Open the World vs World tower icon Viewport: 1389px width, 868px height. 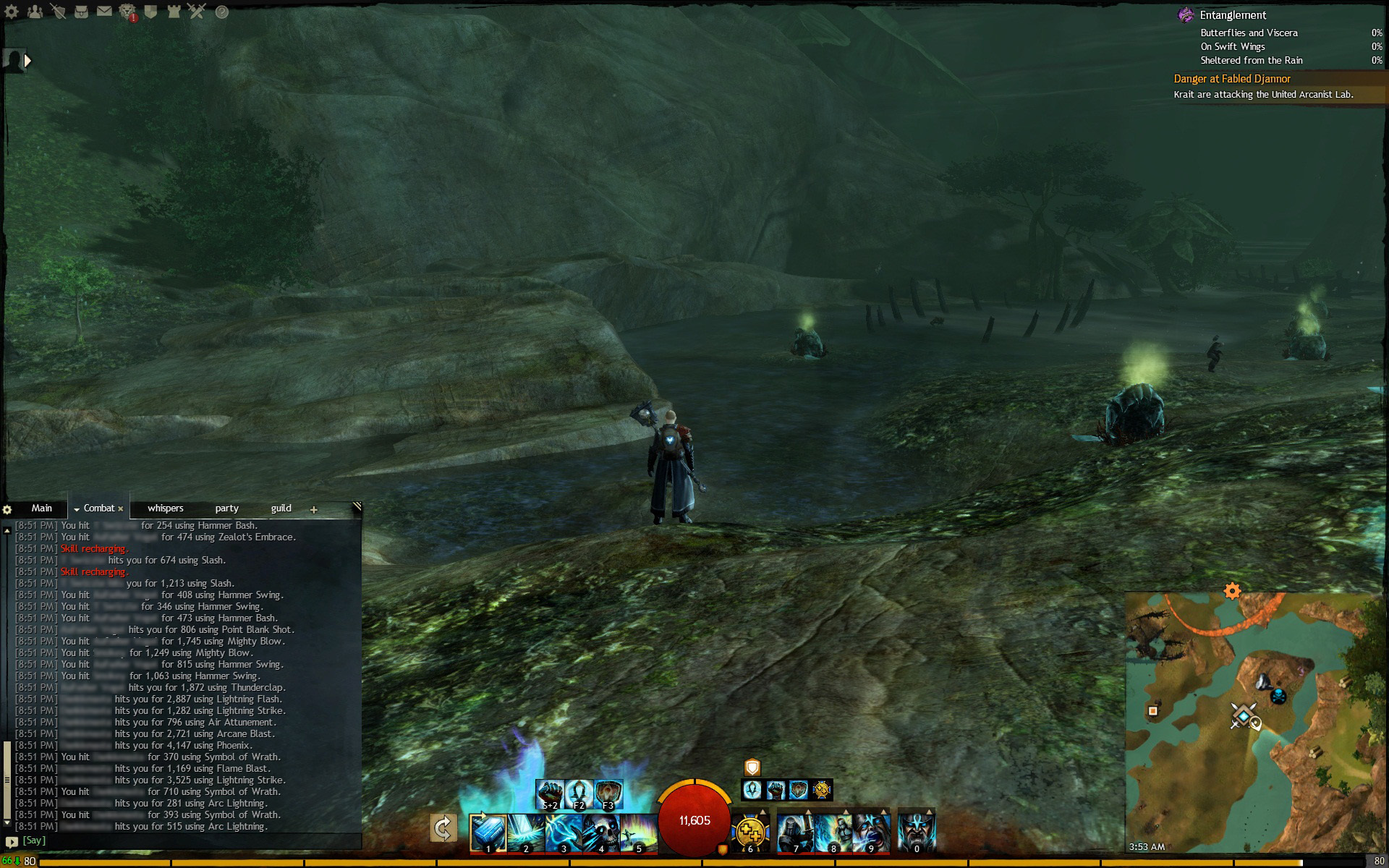[x=174, y=12]
